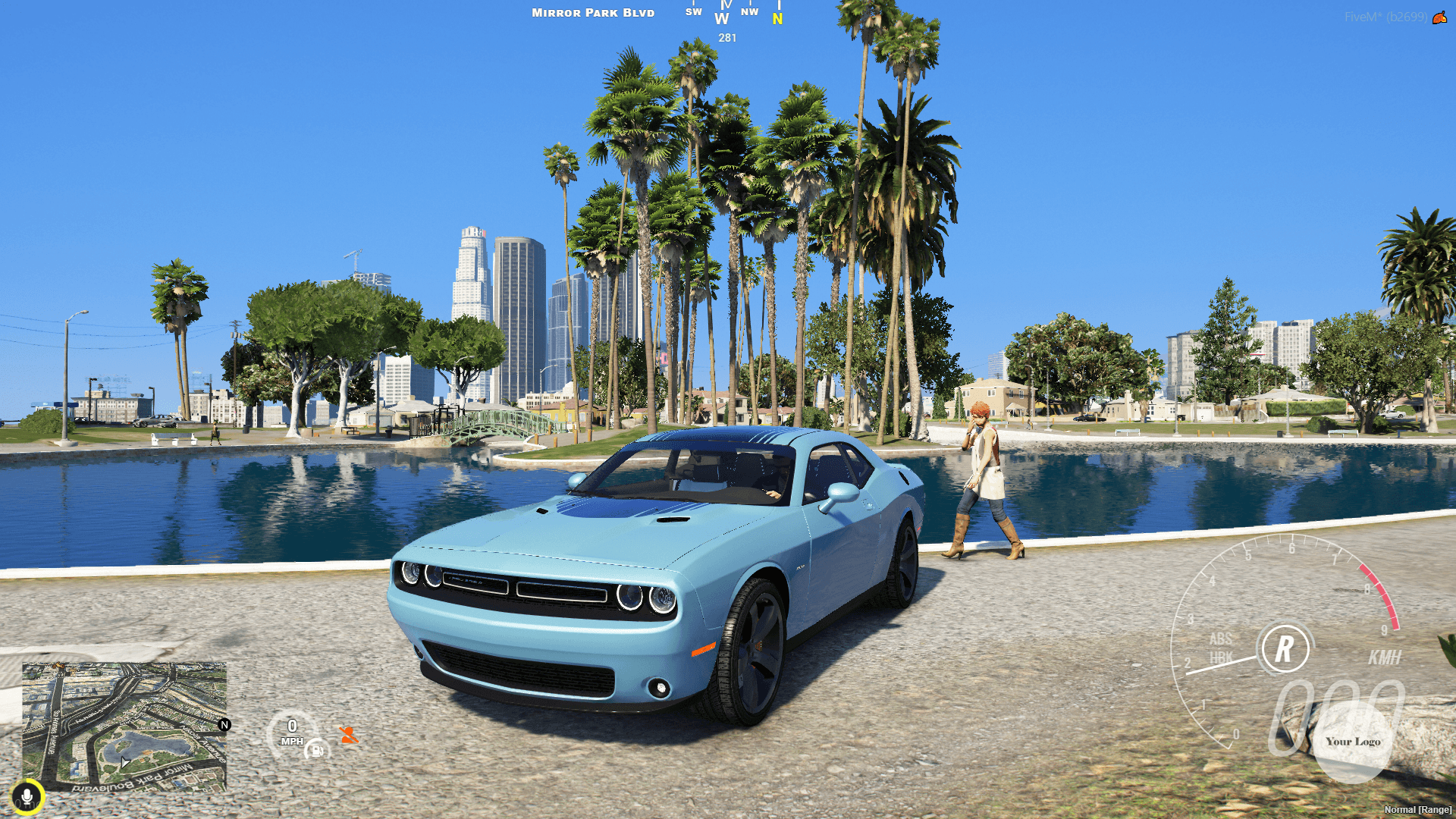1456x819 pixels.
Task: Expand the compass direction 'NW' label
Action: (749, 11)
